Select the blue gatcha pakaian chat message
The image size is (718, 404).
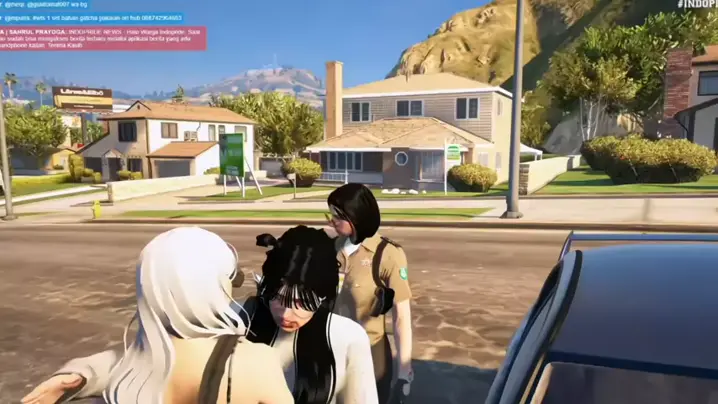pos(92,18)
